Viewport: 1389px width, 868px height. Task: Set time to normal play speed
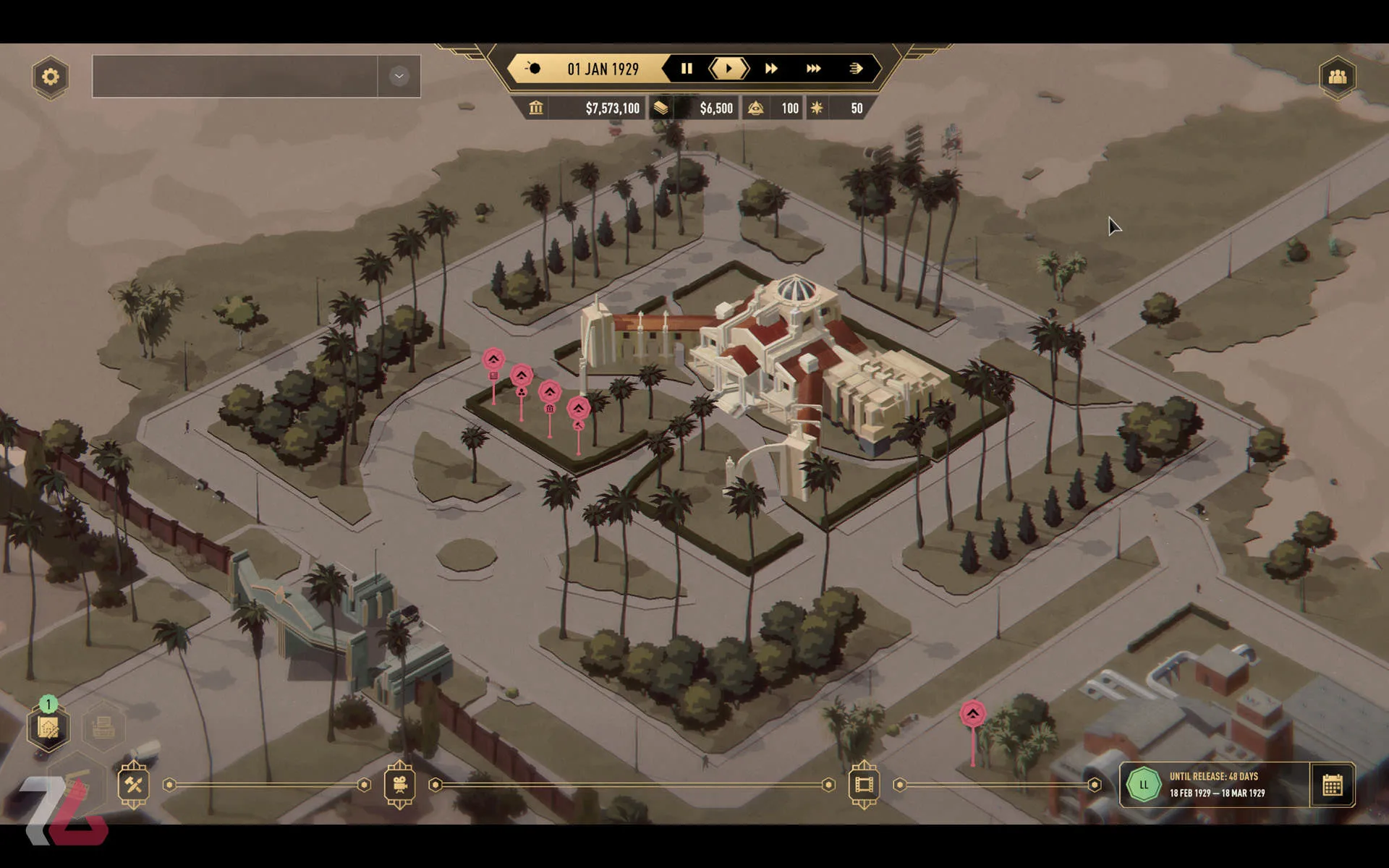tap(729, 69)
